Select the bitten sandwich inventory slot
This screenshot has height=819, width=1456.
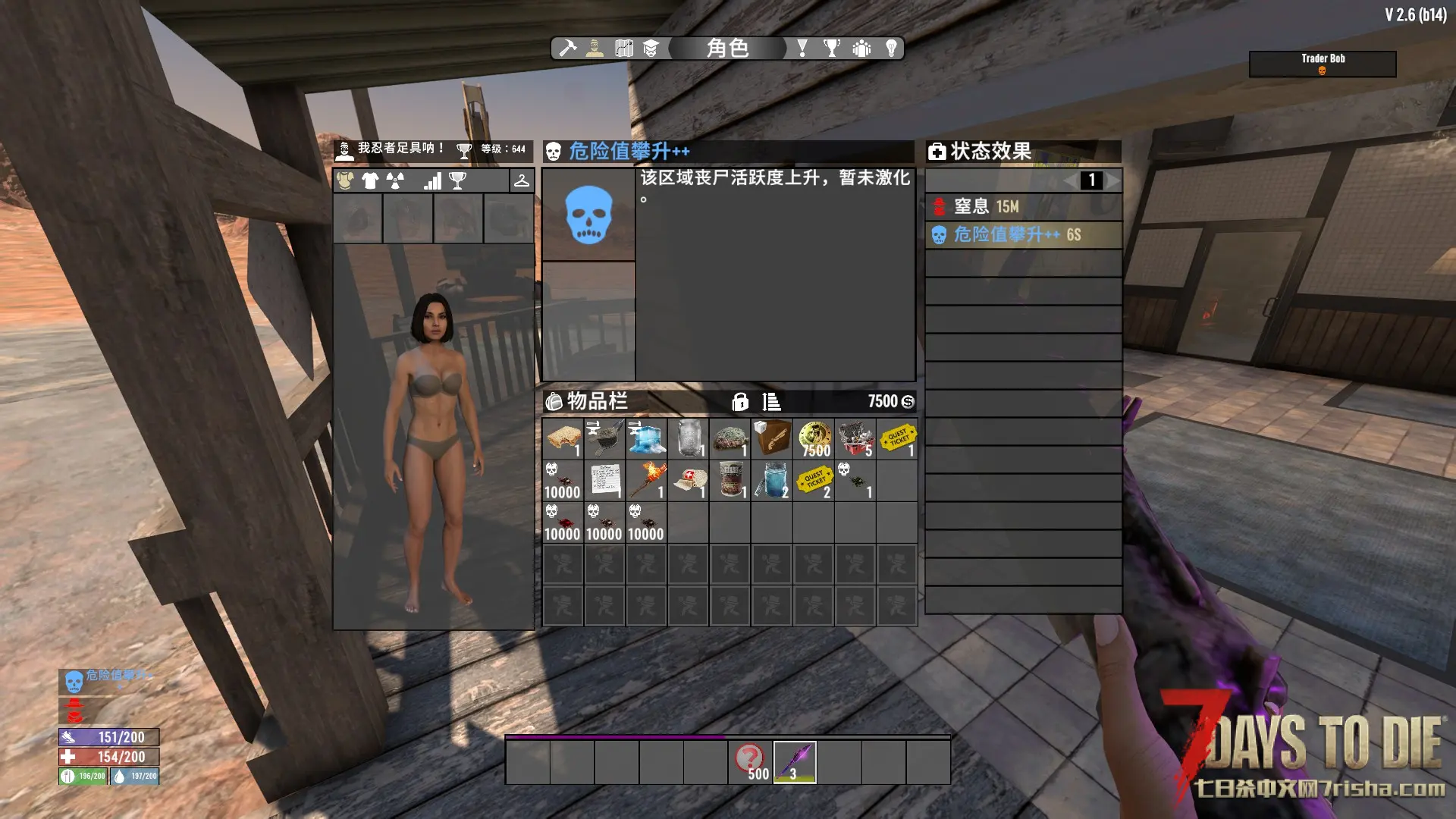[563, 438]
